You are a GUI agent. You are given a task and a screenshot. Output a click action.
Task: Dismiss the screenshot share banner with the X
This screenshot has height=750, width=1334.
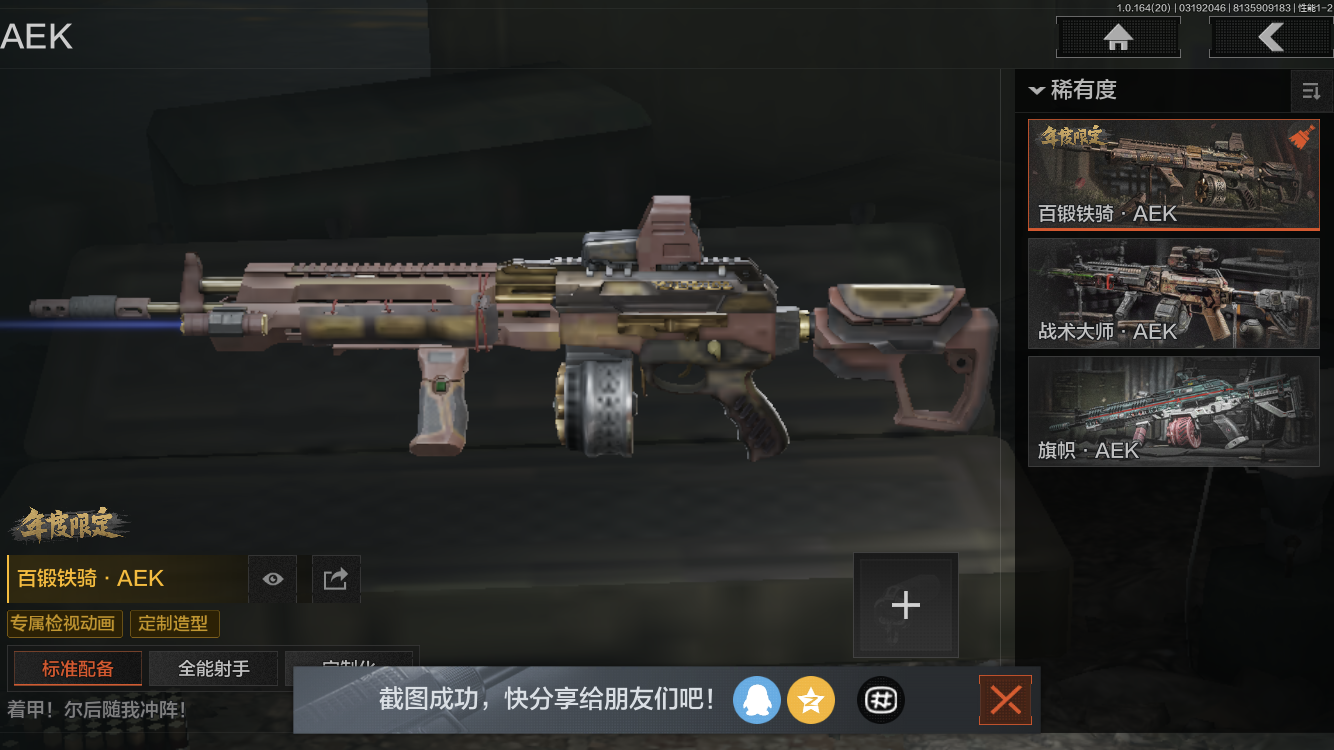(1005, 700)
